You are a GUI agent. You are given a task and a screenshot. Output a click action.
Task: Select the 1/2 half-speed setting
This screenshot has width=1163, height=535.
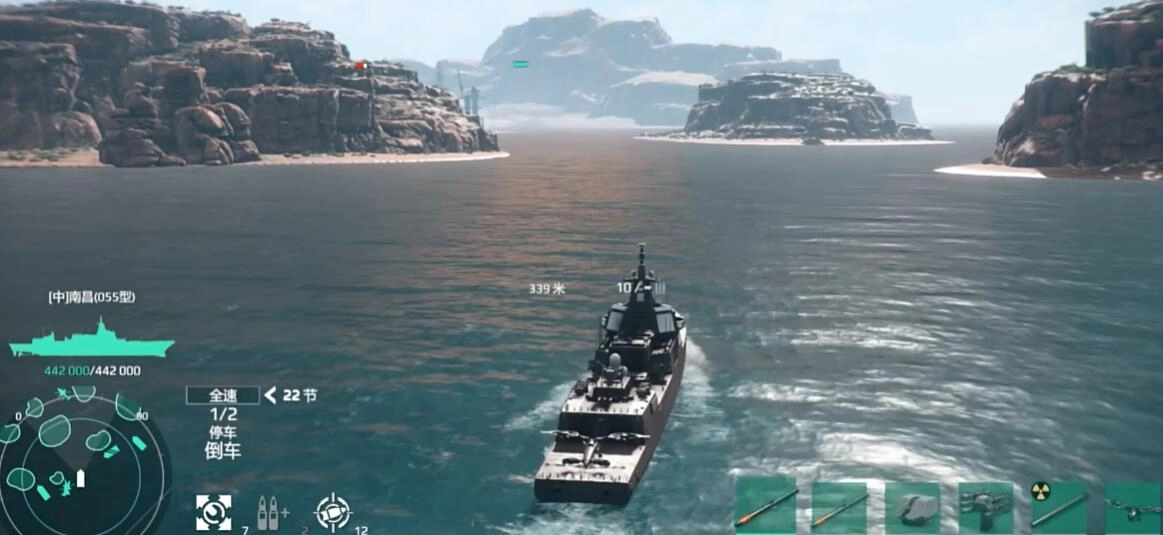[x=223, y=414]
